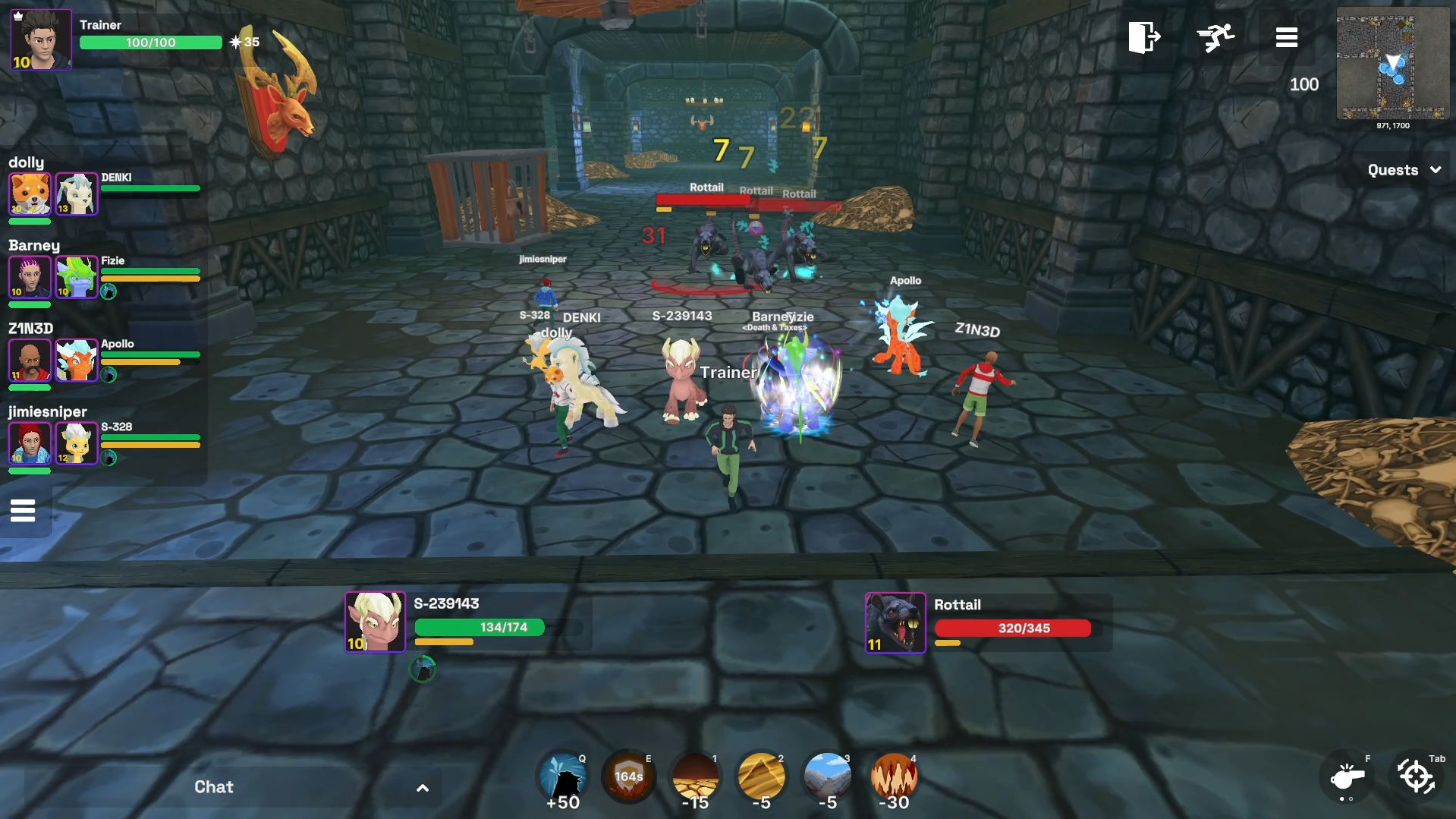The image size is (1456, 819).
Task: Select Z1N3D's portrait in party list
Action: (x=30, y=360)
